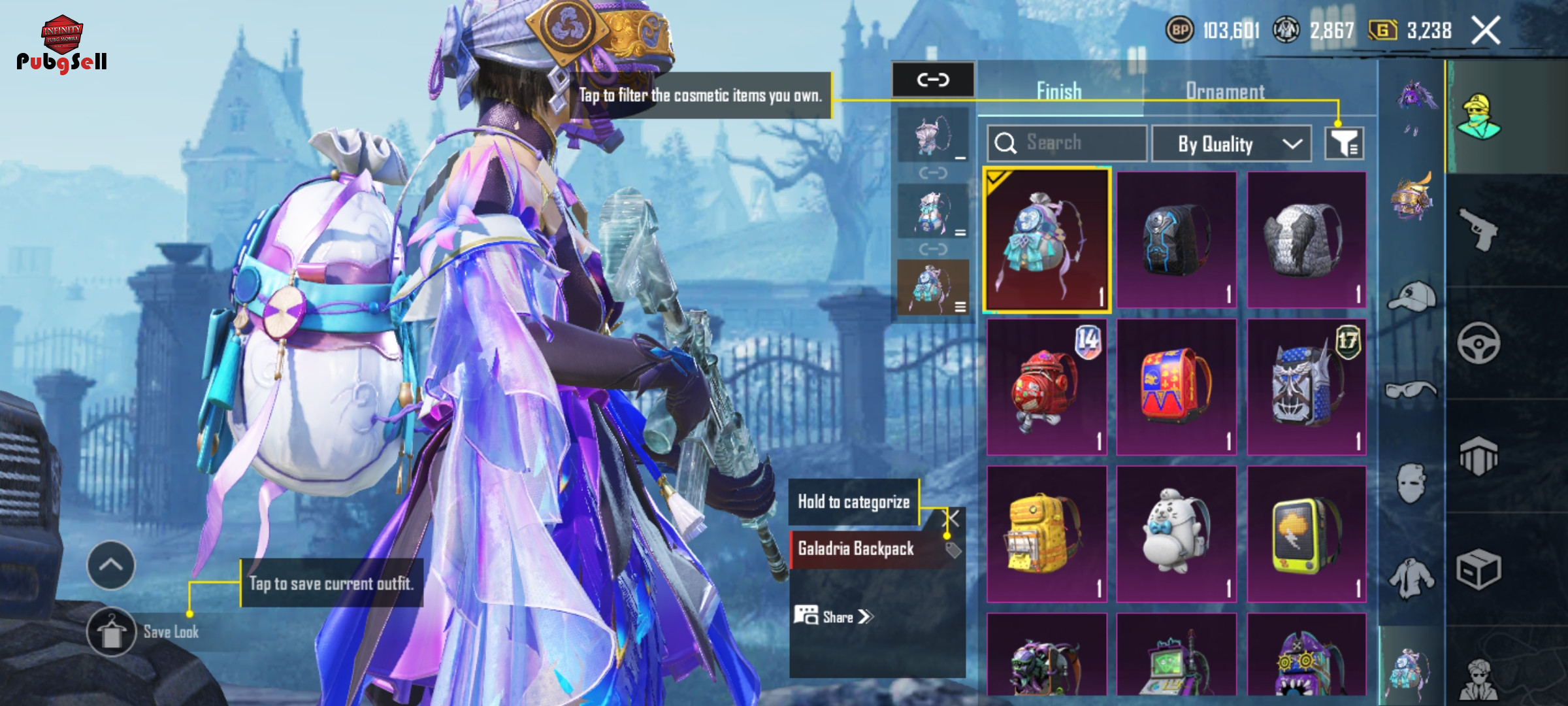Share the Galadria Backpack
The width and height of the screenshot is (1568, 706).
tap(834, 616)
